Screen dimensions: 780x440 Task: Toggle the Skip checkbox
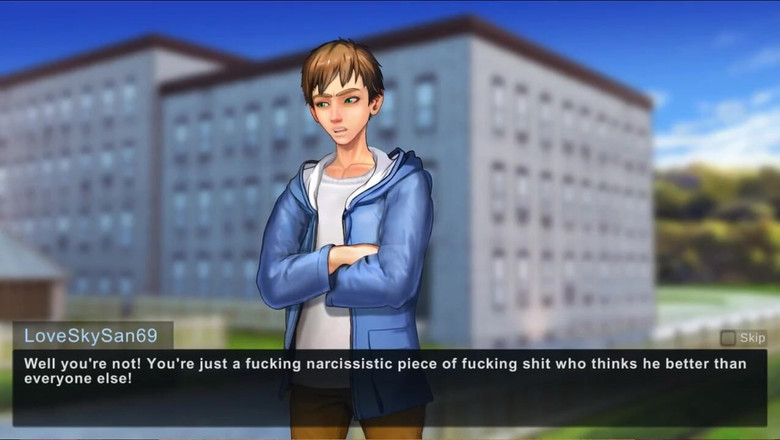point(728,338)
